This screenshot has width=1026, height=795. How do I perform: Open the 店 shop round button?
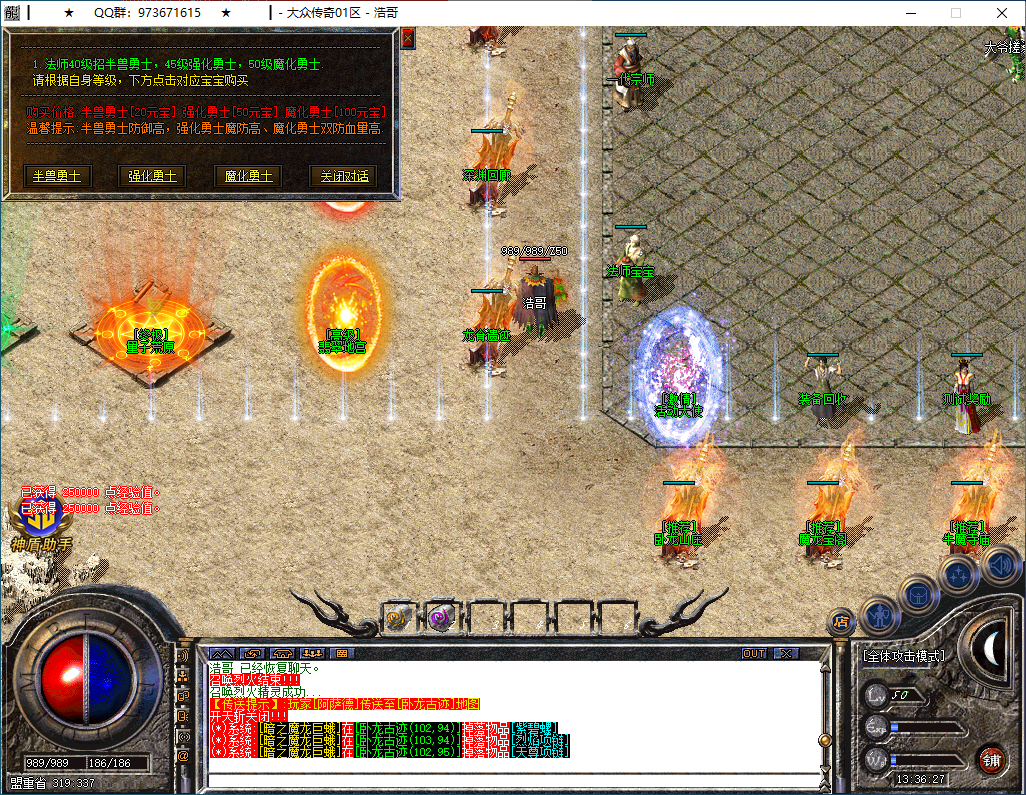[841, 622]
